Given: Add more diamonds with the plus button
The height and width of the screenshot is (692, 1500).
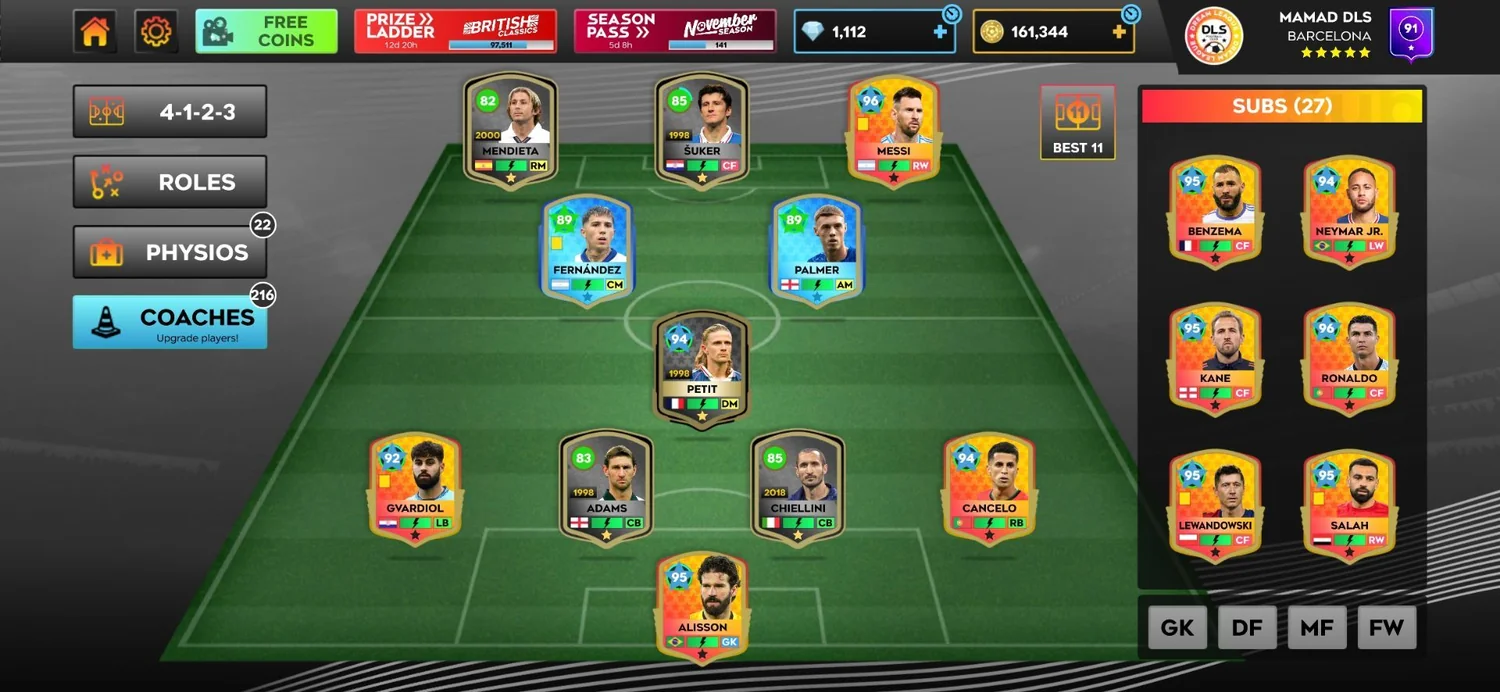Looking at the screenshot, I should tap(939, 32).
